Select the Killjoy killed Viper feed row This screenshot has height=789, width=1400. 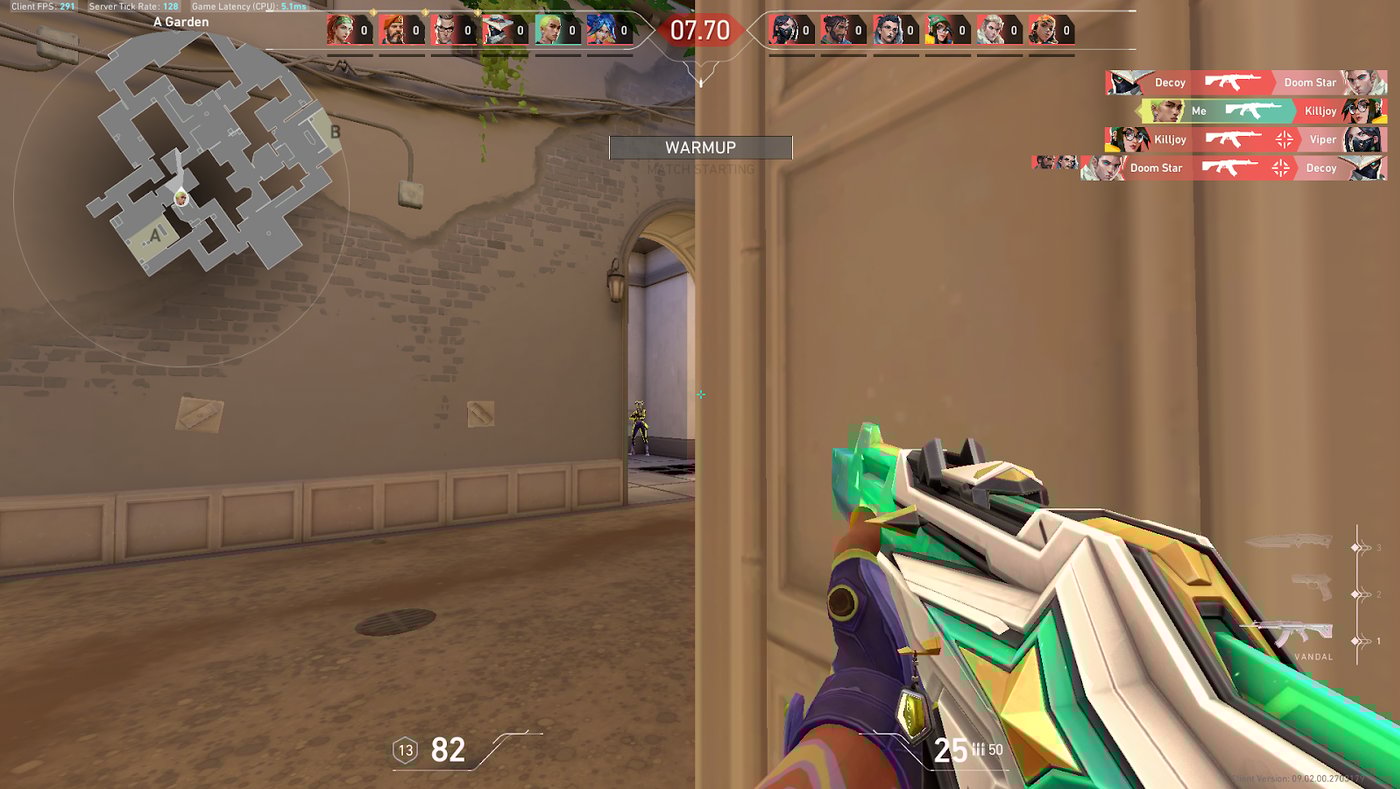click(x=1245, y=140)
